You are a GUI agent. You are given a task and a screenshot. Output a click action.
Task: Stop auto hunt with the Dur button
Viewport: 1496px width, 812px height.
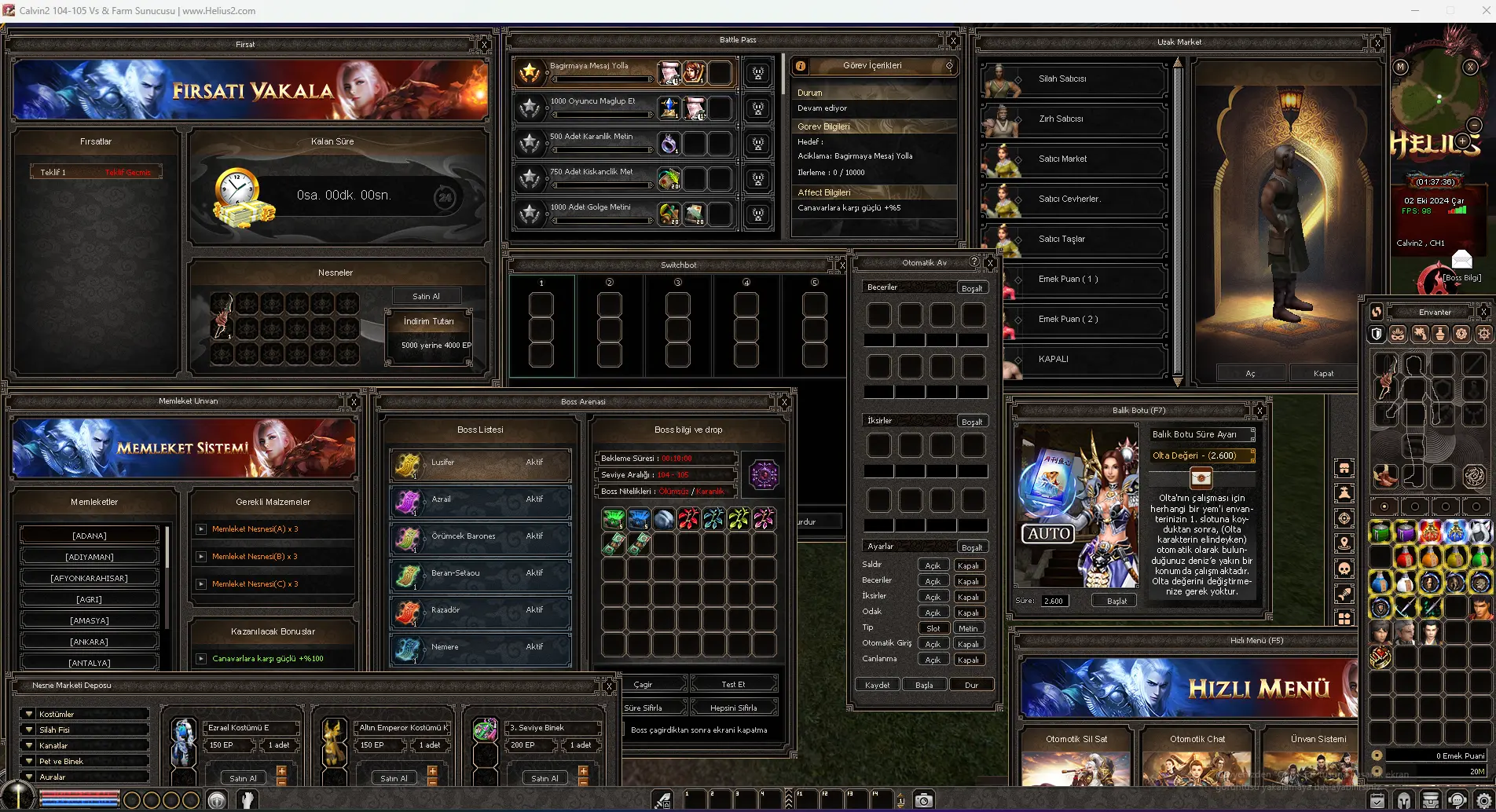[971, 685]
